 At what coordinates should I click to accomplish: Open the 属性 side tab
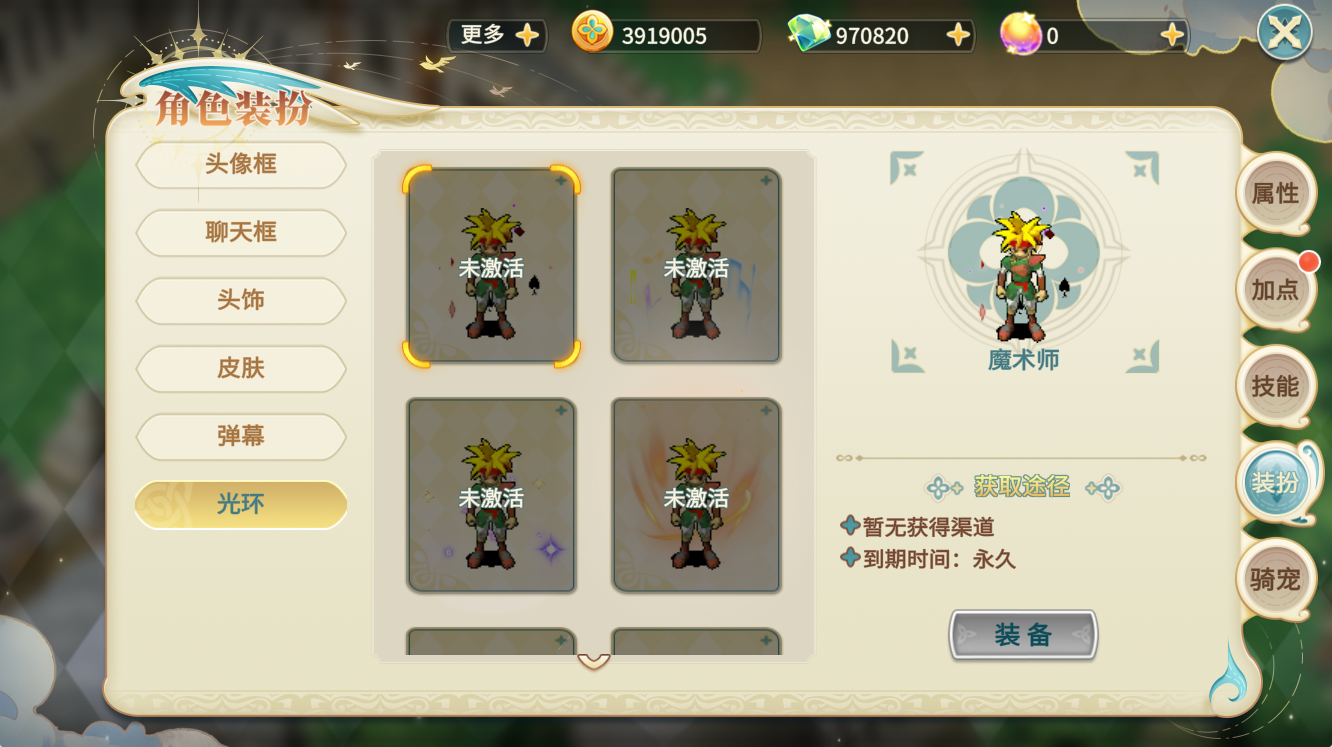click(x=1275, y=193)
